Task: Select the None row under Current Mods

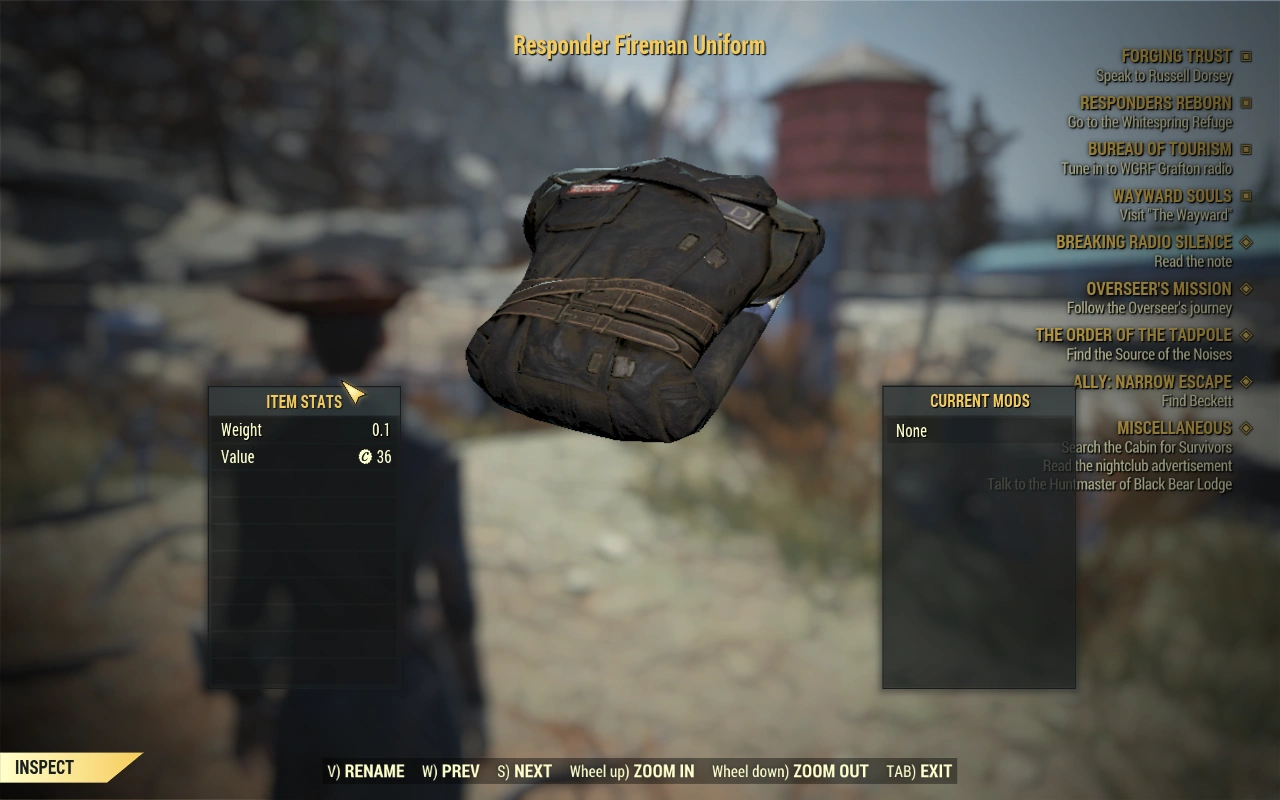Action: [978, 431]
